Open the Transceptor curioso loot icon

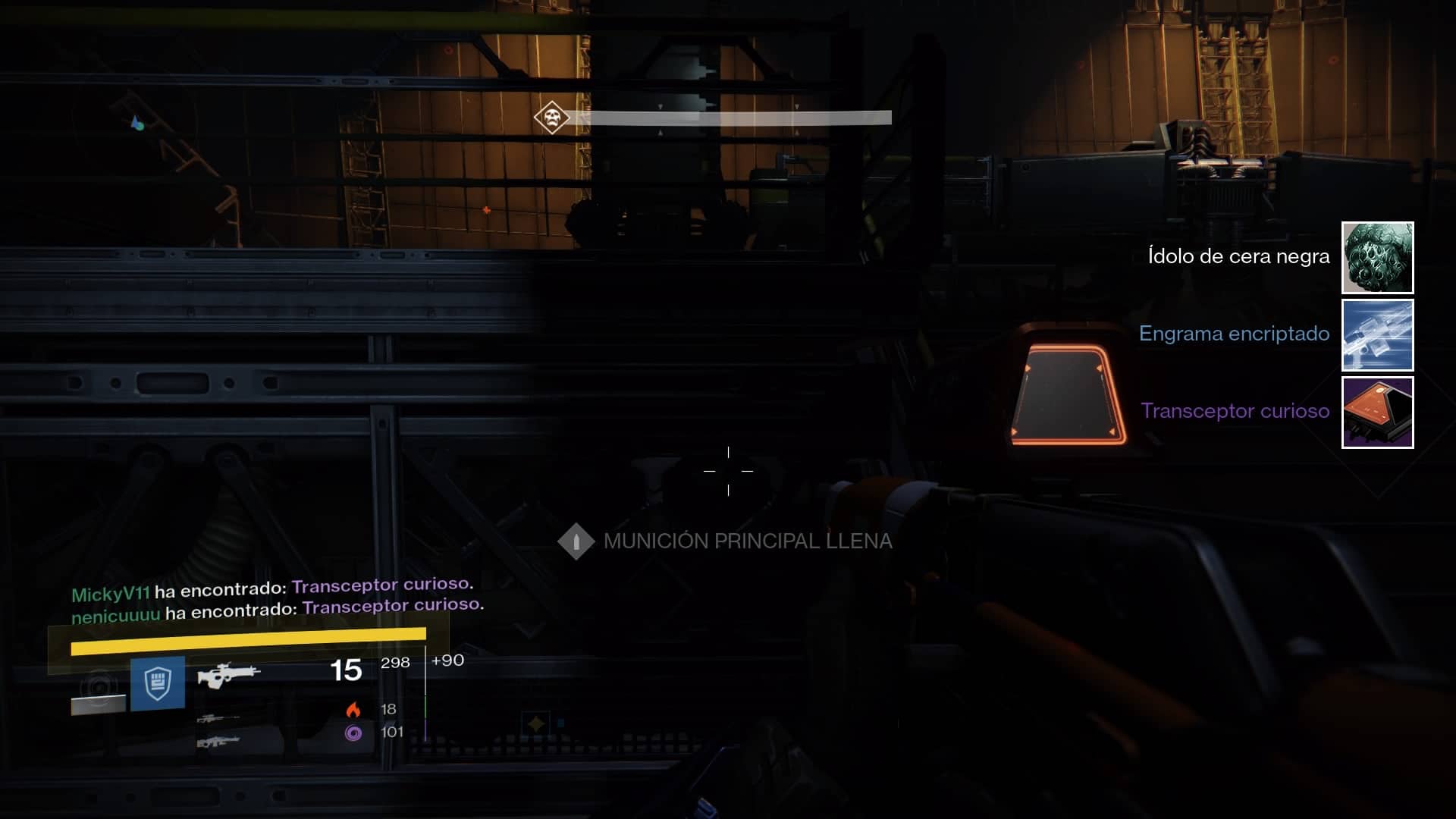[x=1377, y=413]
